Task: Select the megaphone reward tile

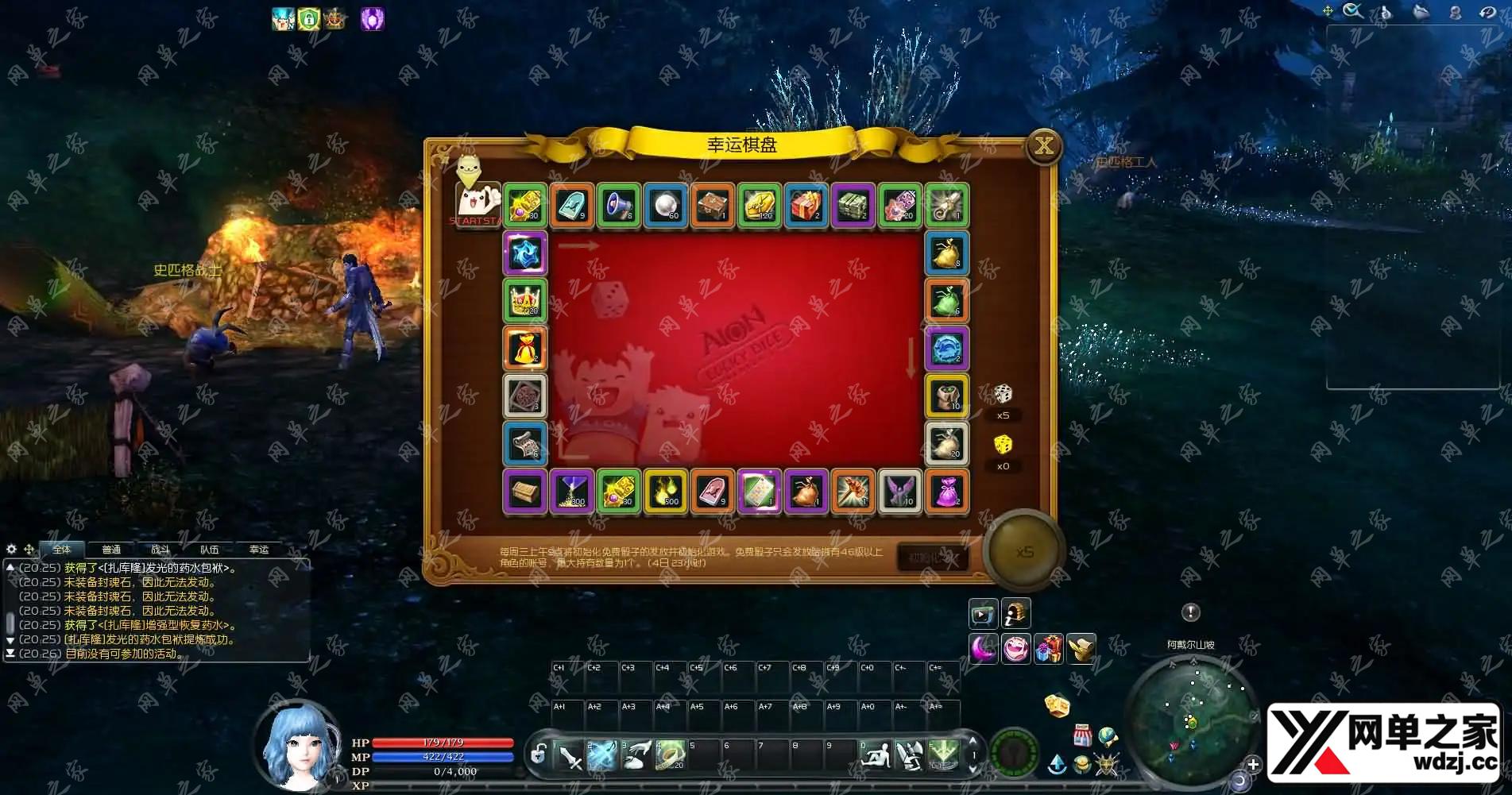Action: pos(619,206)
